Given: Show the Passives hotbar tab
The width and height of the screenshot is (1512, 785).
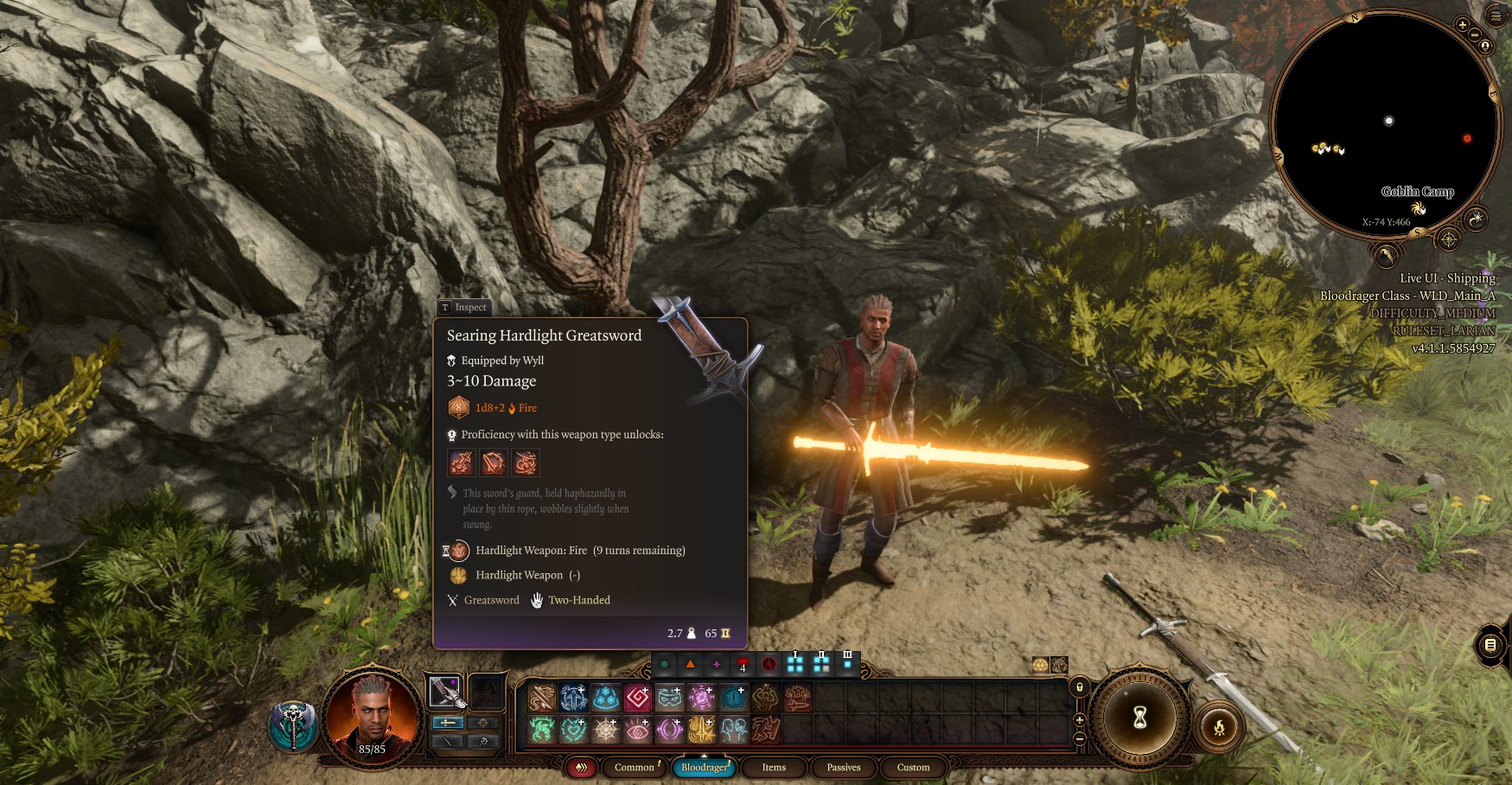Looking at the screenshot, I should (843, 767).
